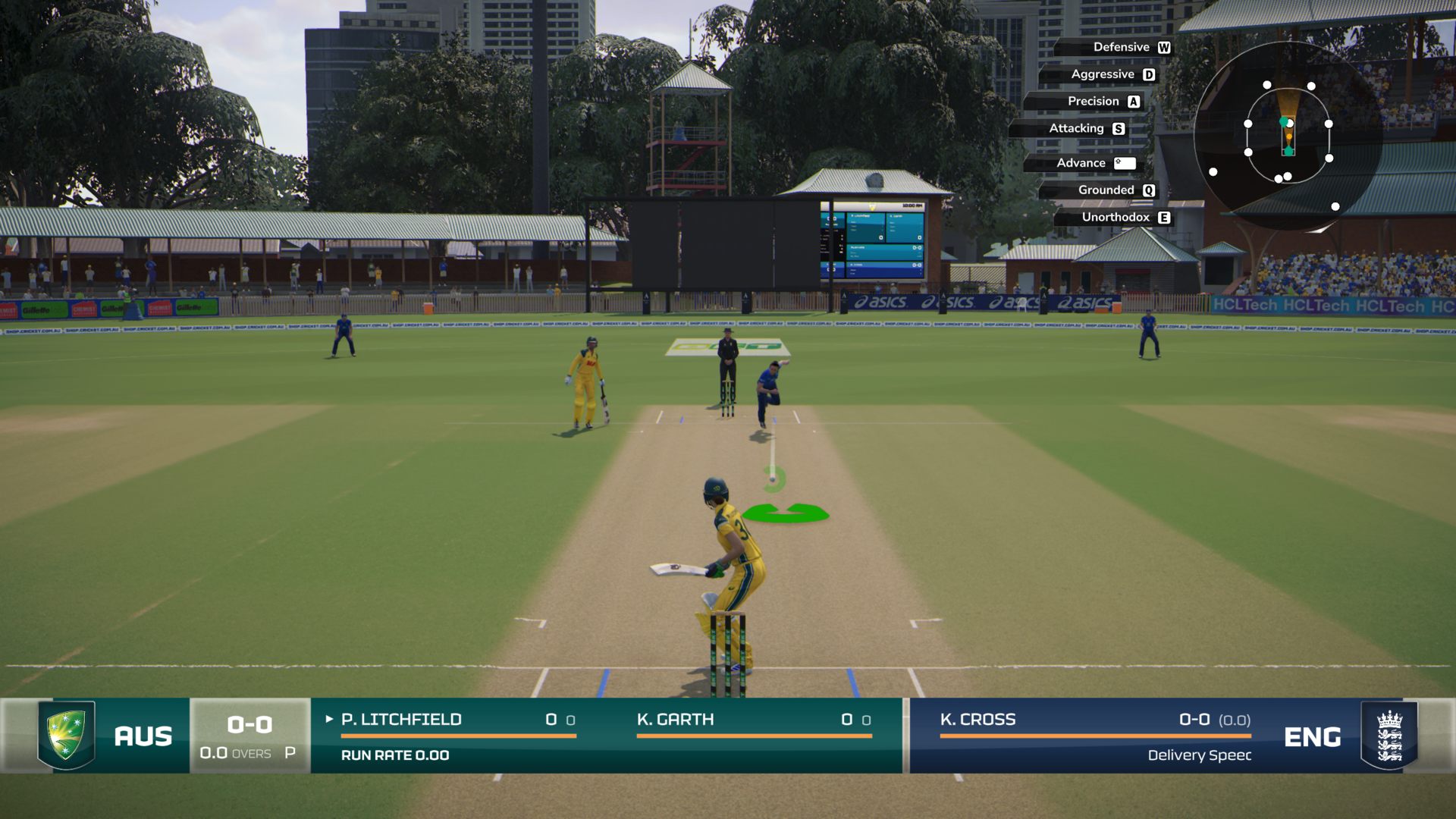Select the Attacking shot type
The height and width of the screenshot is (819, 1456).
(x=1076, y=129)
